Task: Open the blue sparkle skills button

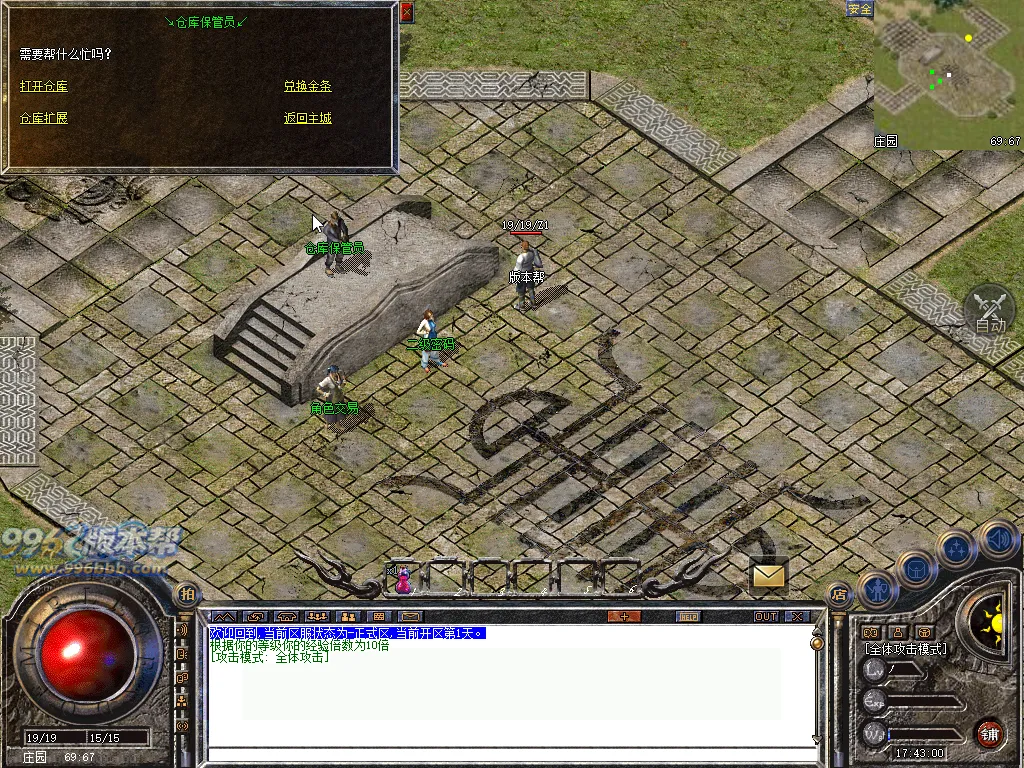Action: click(957, 549)
